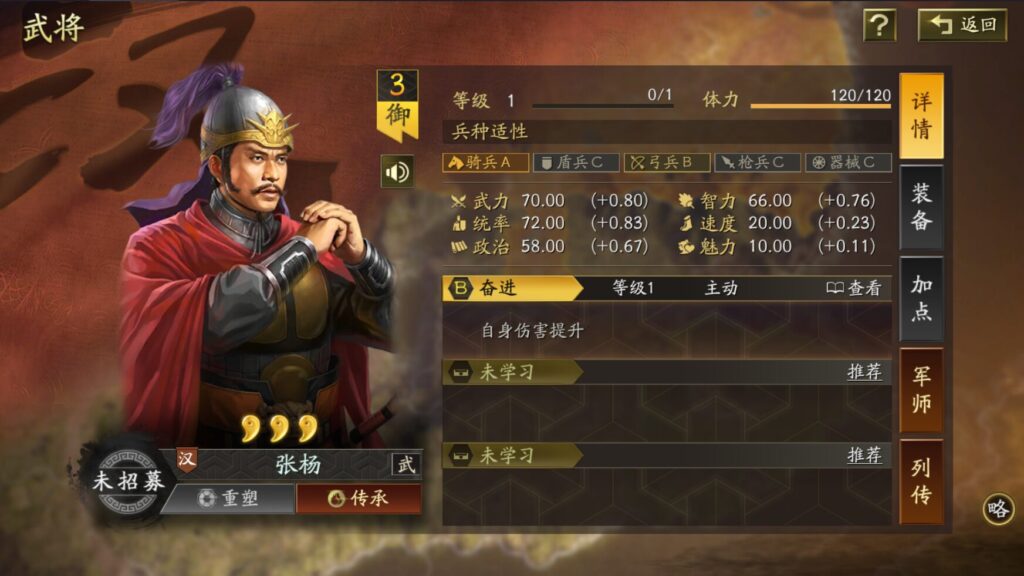This screenshot has width=1024, height=576.
Task: Choose the 器械C siege aptitude
Action: click(x=848, y=162)
